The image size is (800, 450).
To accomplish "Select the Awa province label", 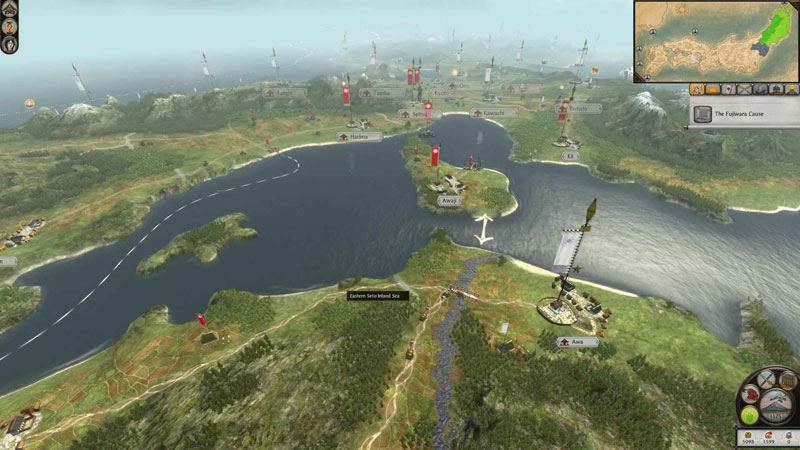I will pyautogui.click(x=577, y=342).
